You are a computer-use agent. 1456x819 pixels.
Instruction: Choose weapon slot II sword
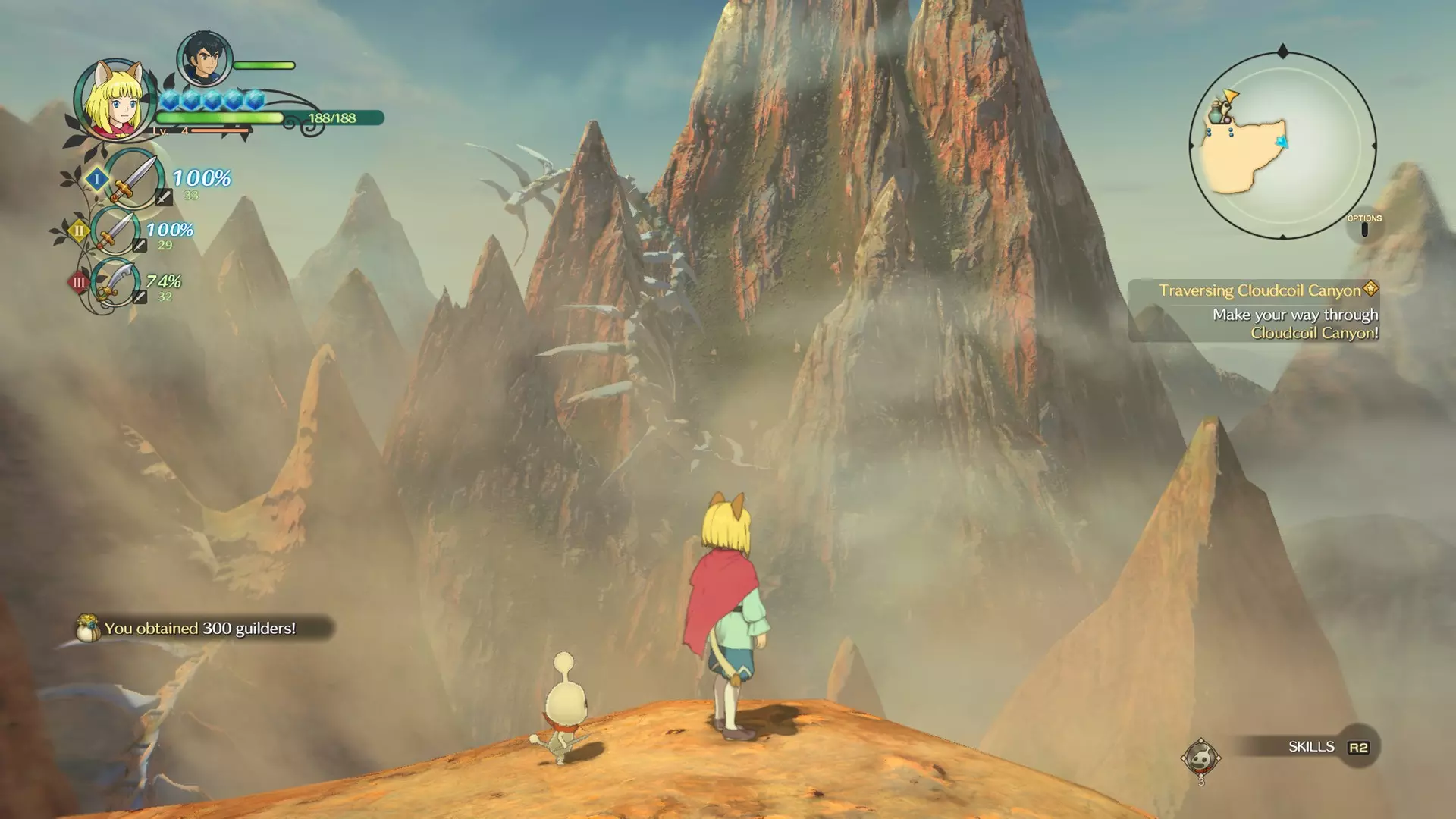[115, 230]
